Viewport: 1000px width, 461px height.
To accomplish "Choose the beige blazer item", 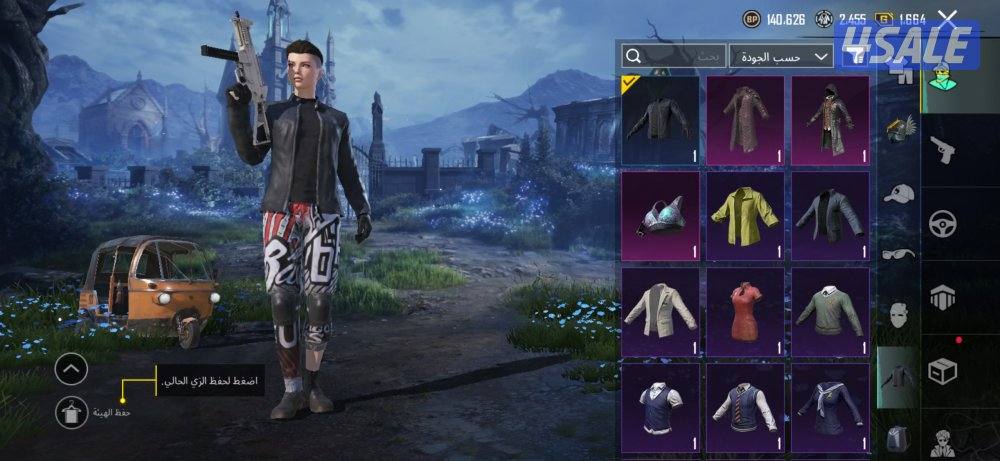I will [x=660, y=310].
